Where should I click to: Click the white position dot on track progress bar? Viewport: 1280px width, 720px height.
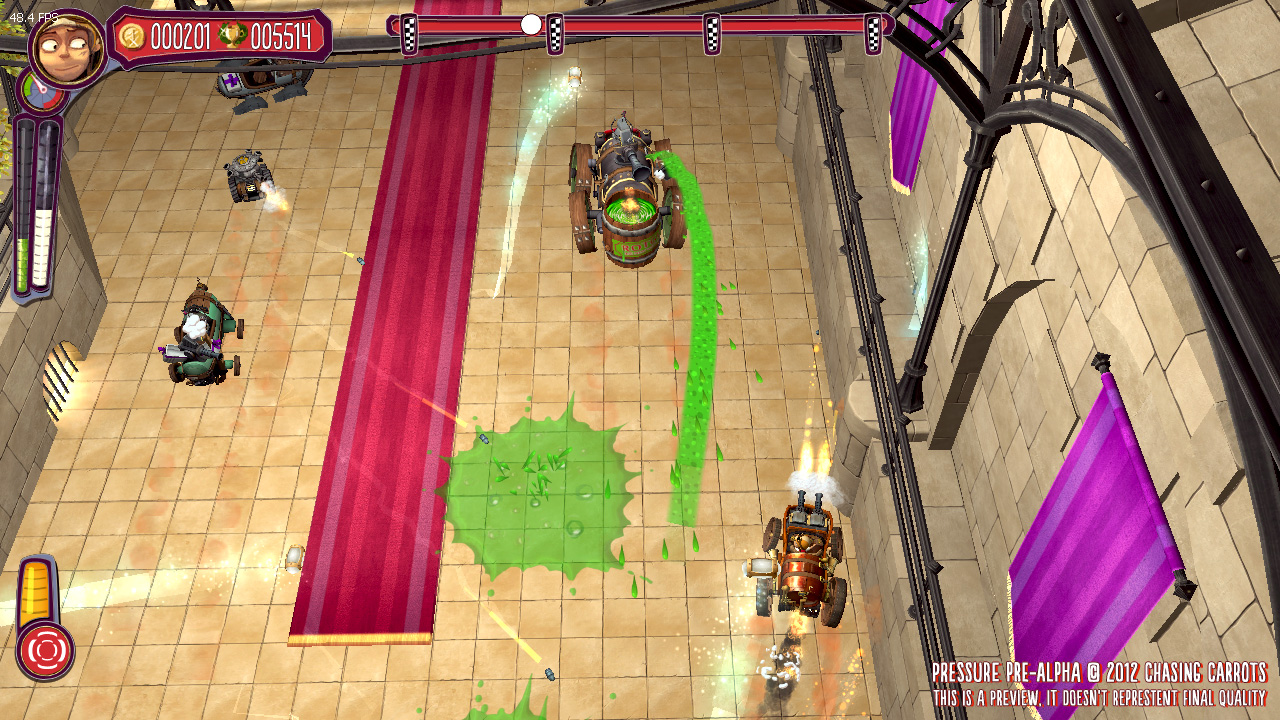tap(531, 24)
